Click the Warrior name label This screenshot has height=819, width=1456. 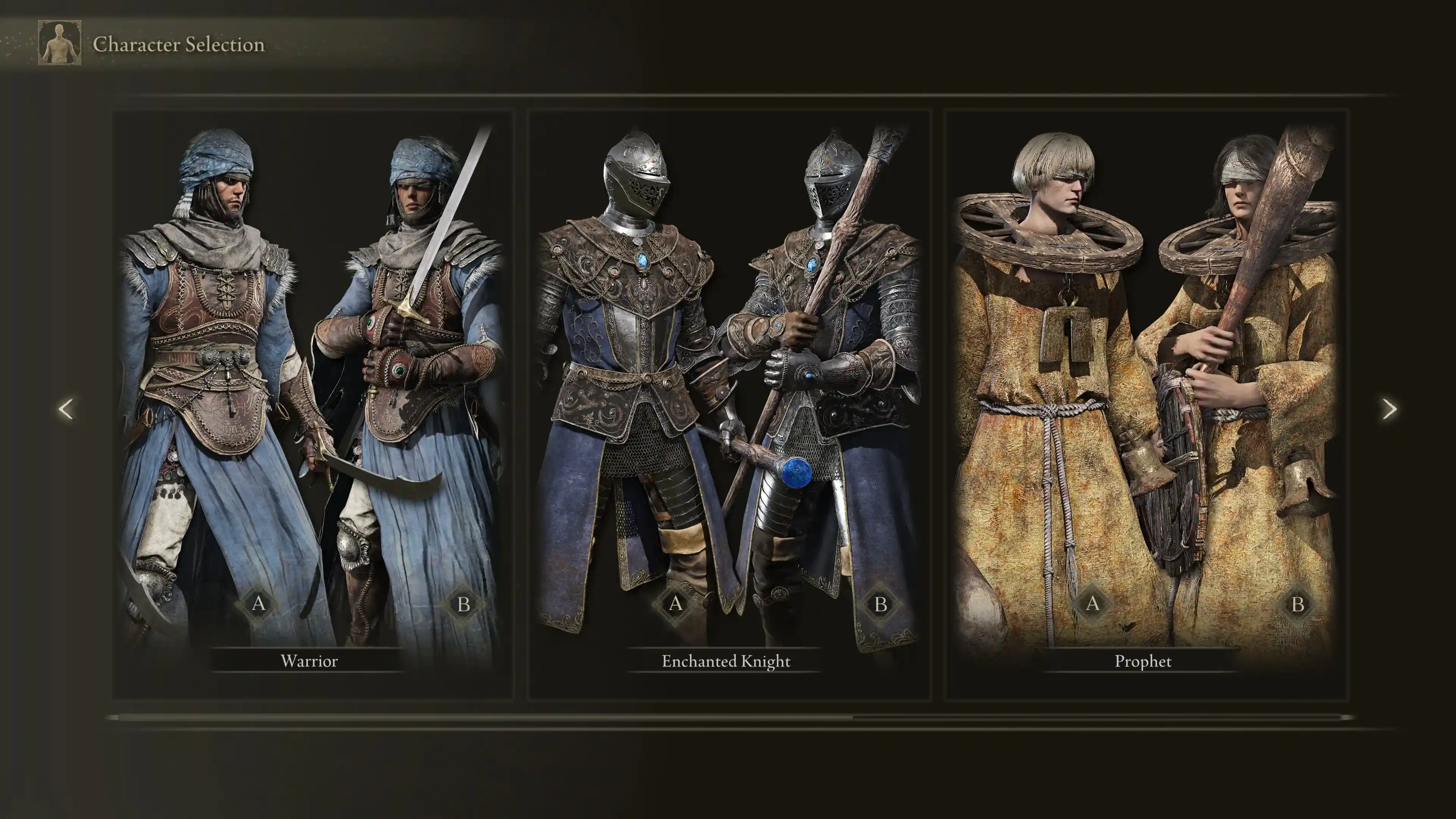(310, 661)
